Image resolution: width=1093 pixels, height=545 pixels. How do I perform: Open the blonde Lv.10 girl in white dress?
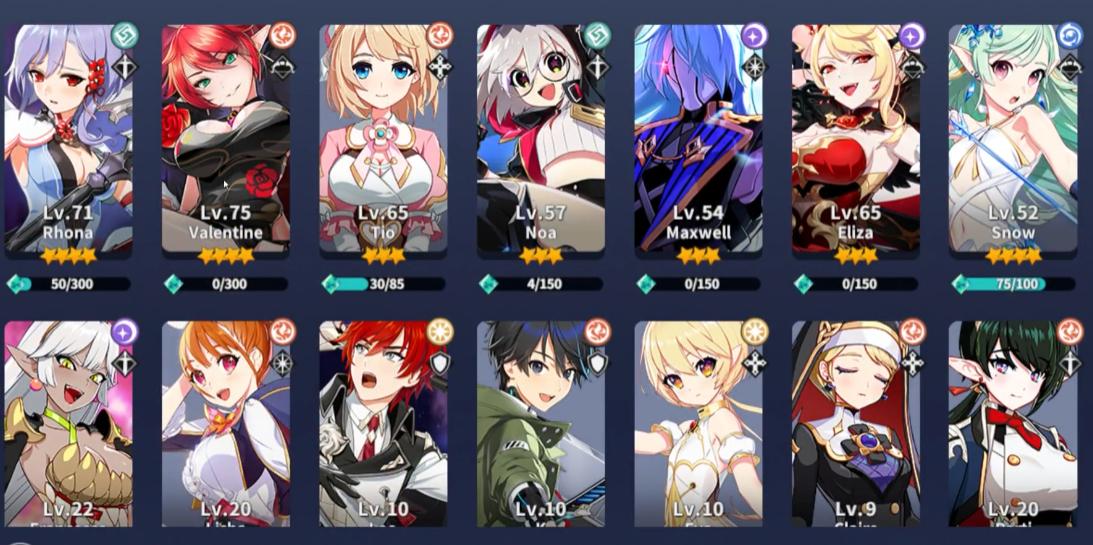pos(698,424)
